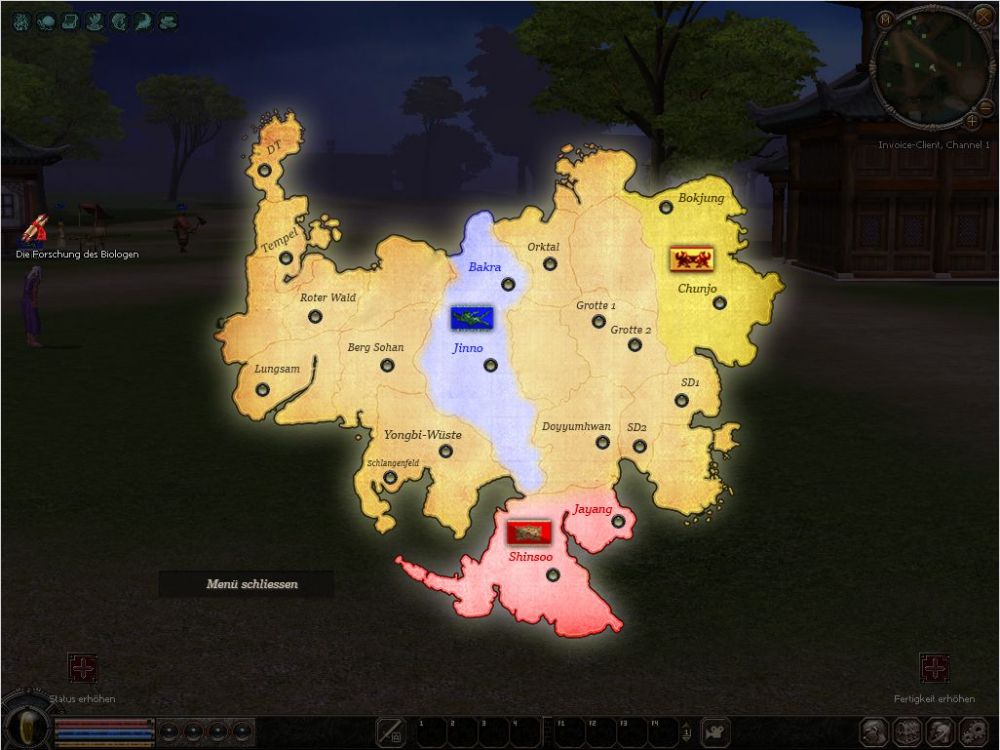Pick the Orktal location marker
1000x750 pixels.
(549, 264)
